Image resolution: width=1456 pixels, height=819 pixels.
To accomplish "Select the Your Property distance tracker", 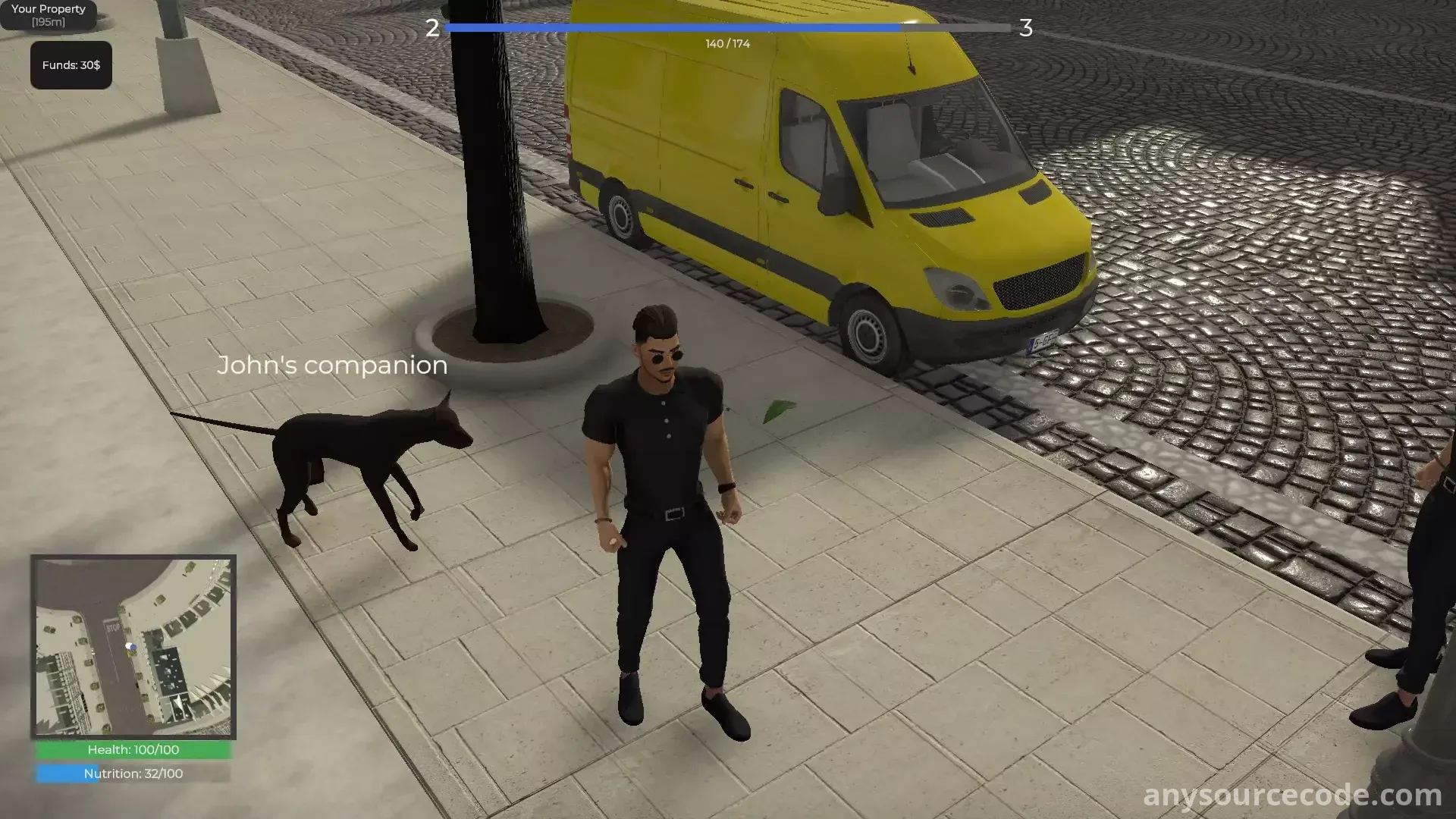I will [49, 15].
